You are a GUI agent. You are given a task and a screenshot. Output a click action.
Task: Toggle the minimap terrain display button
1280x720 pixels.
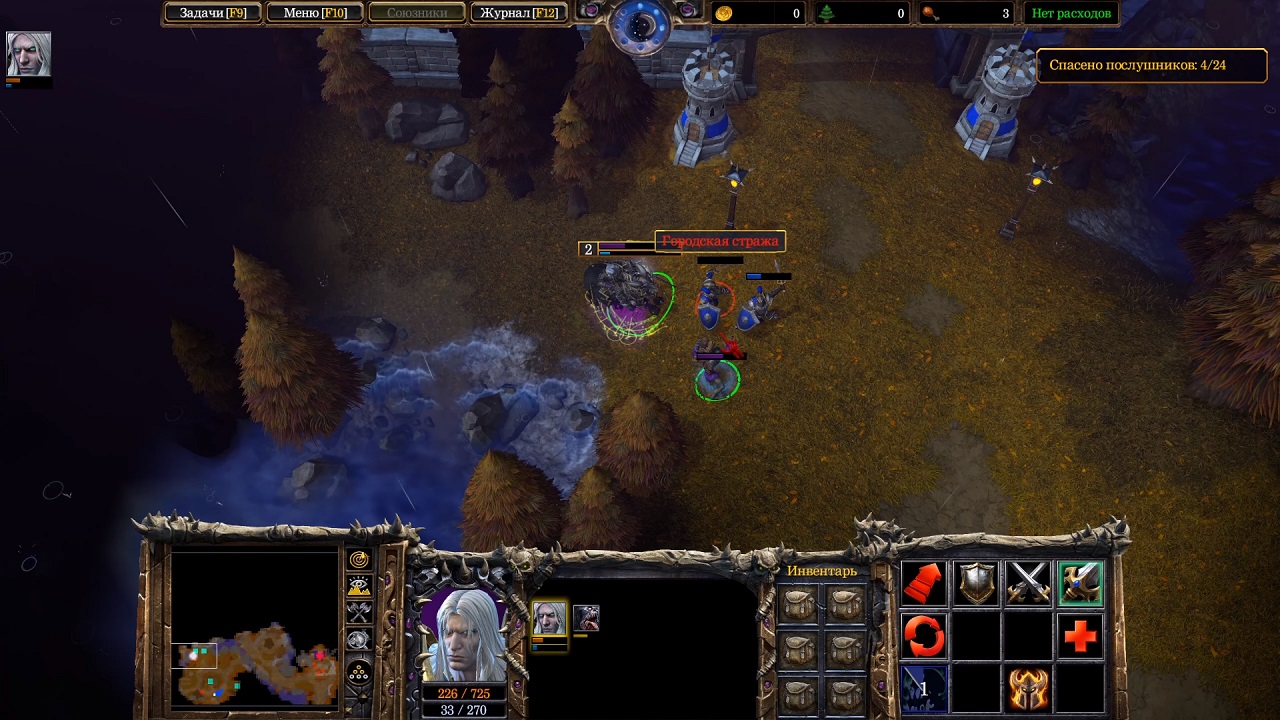point(358,587)
